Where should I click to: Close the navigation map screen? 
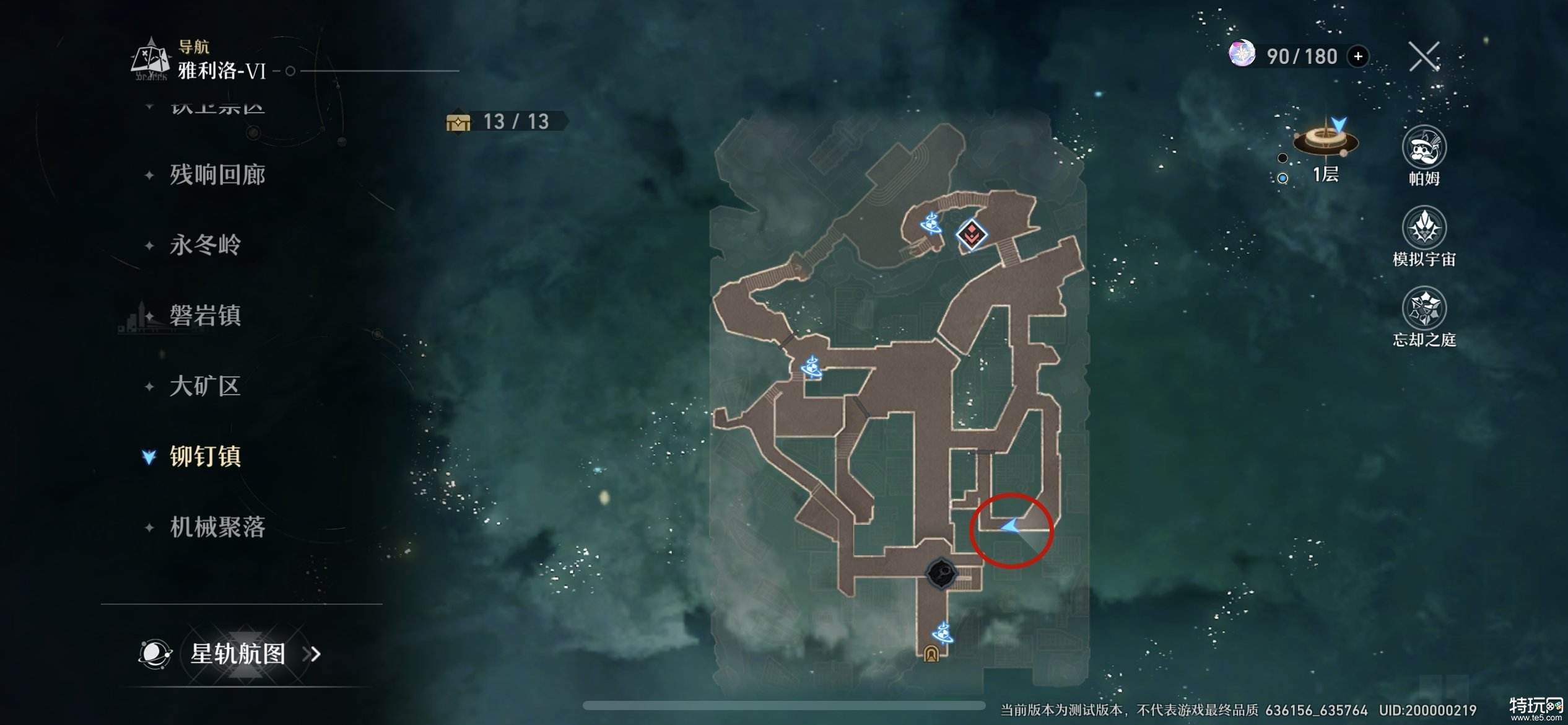[1424, 57]
